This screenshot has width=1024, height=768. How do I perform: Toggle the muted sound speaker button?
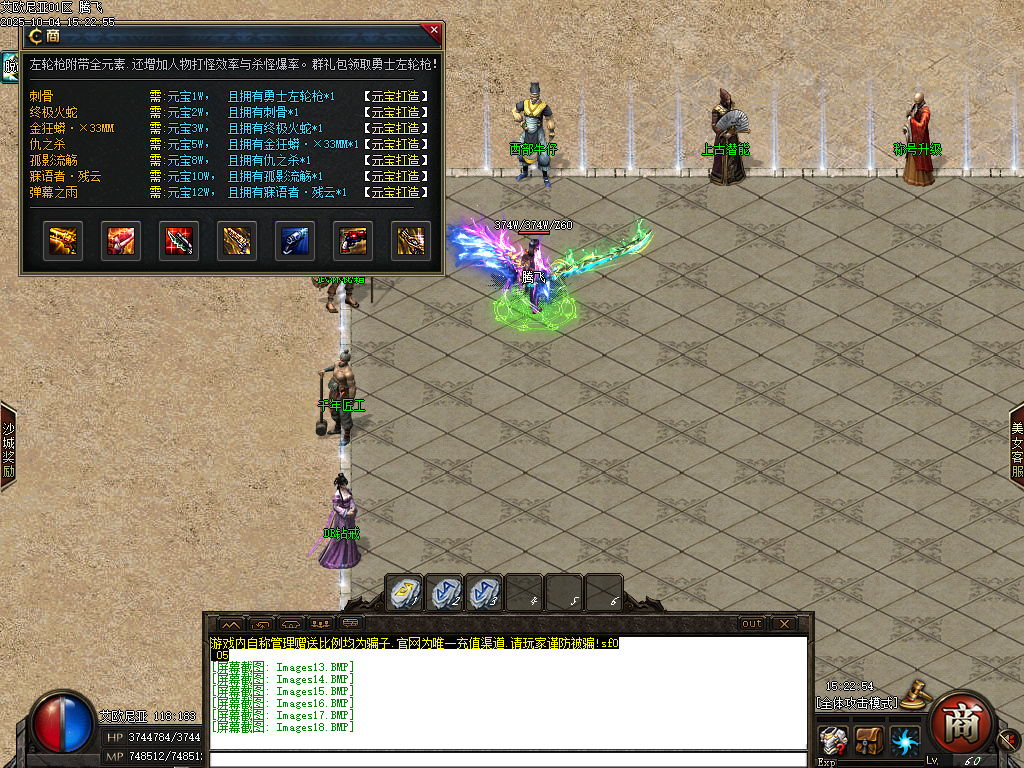coord(1007,740)
